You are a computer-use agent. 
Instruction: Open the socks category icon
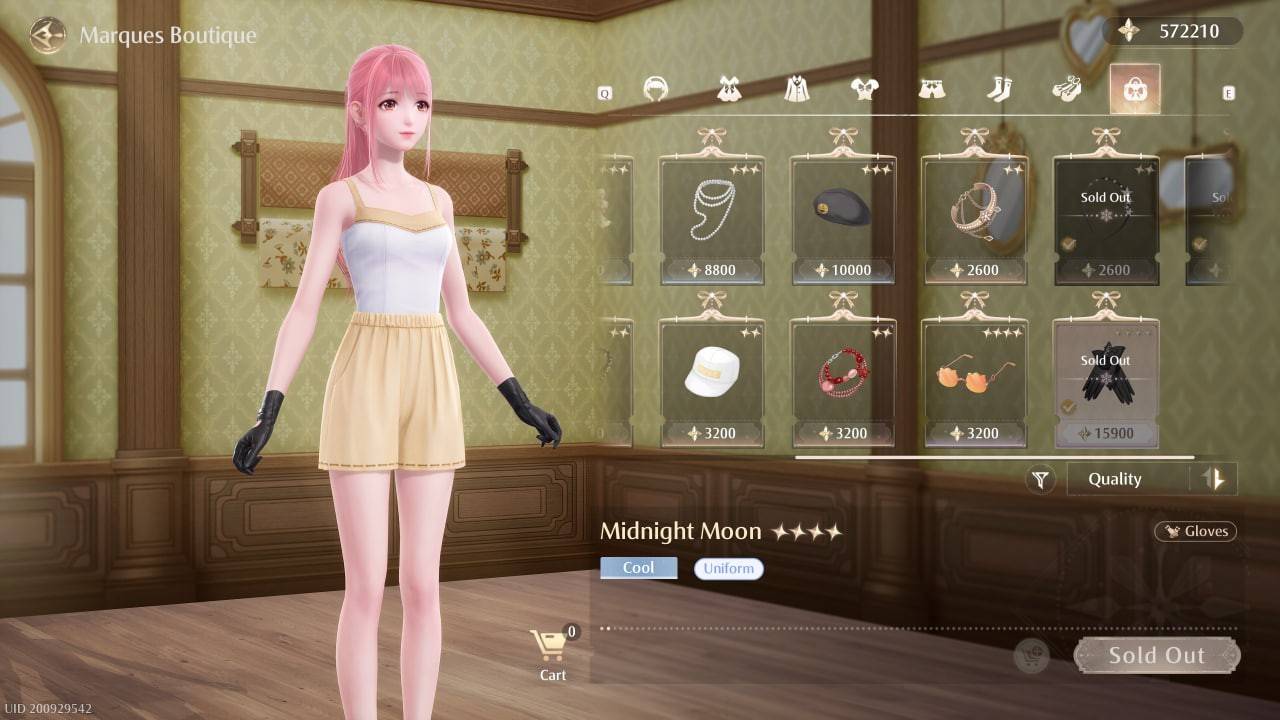999,89
